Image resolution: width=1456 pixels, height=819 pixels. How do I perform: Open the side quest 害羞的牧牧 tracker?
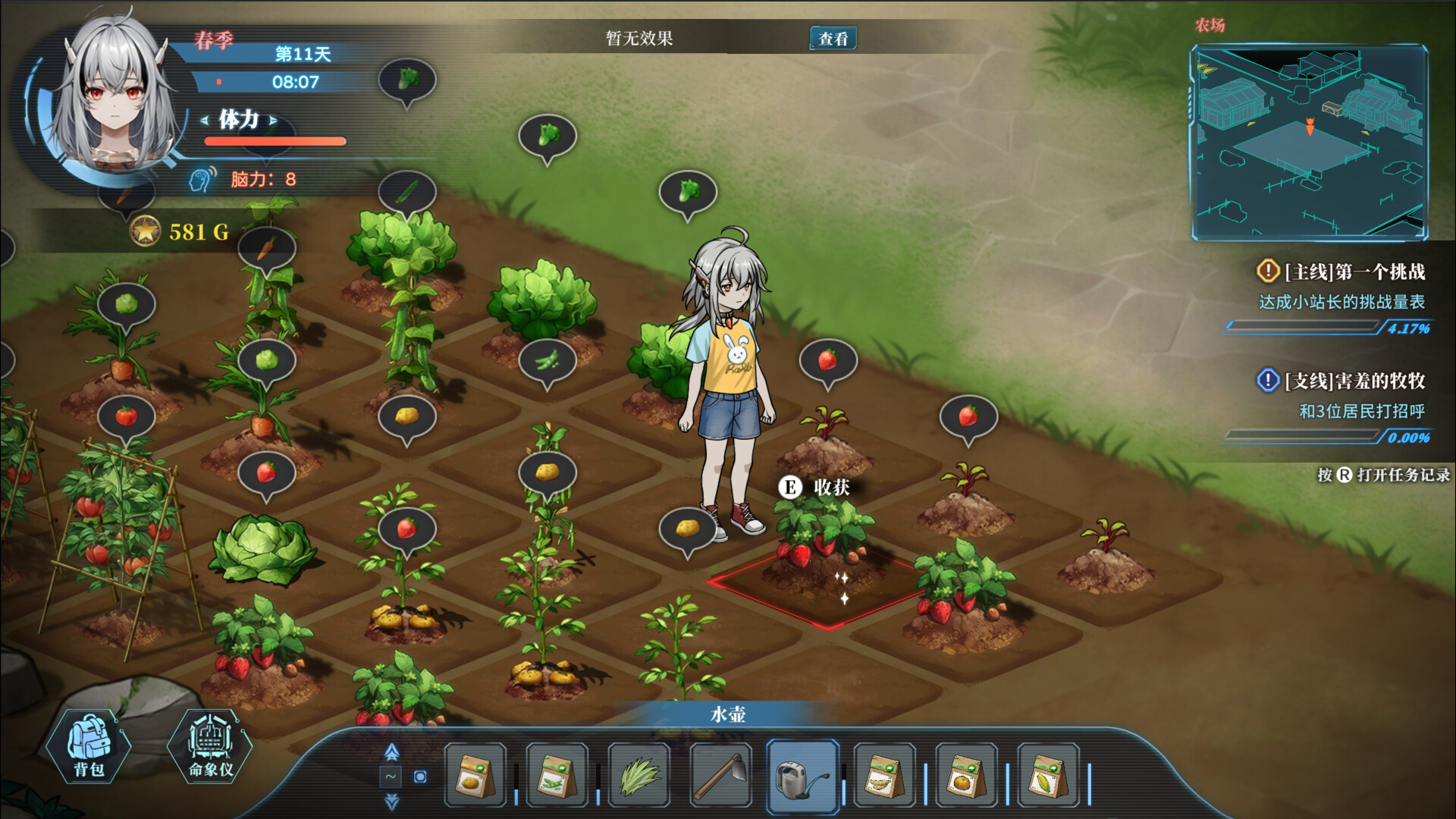(x=1354, y=381)
